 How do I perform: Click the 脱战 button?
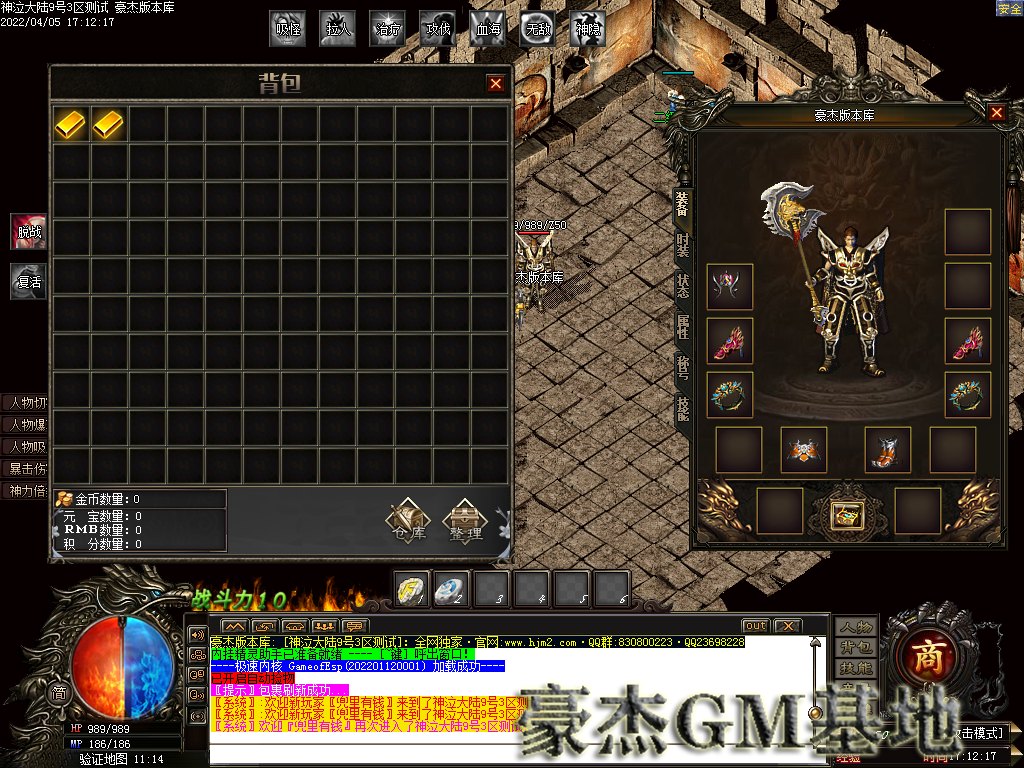(x=29, y=231)
